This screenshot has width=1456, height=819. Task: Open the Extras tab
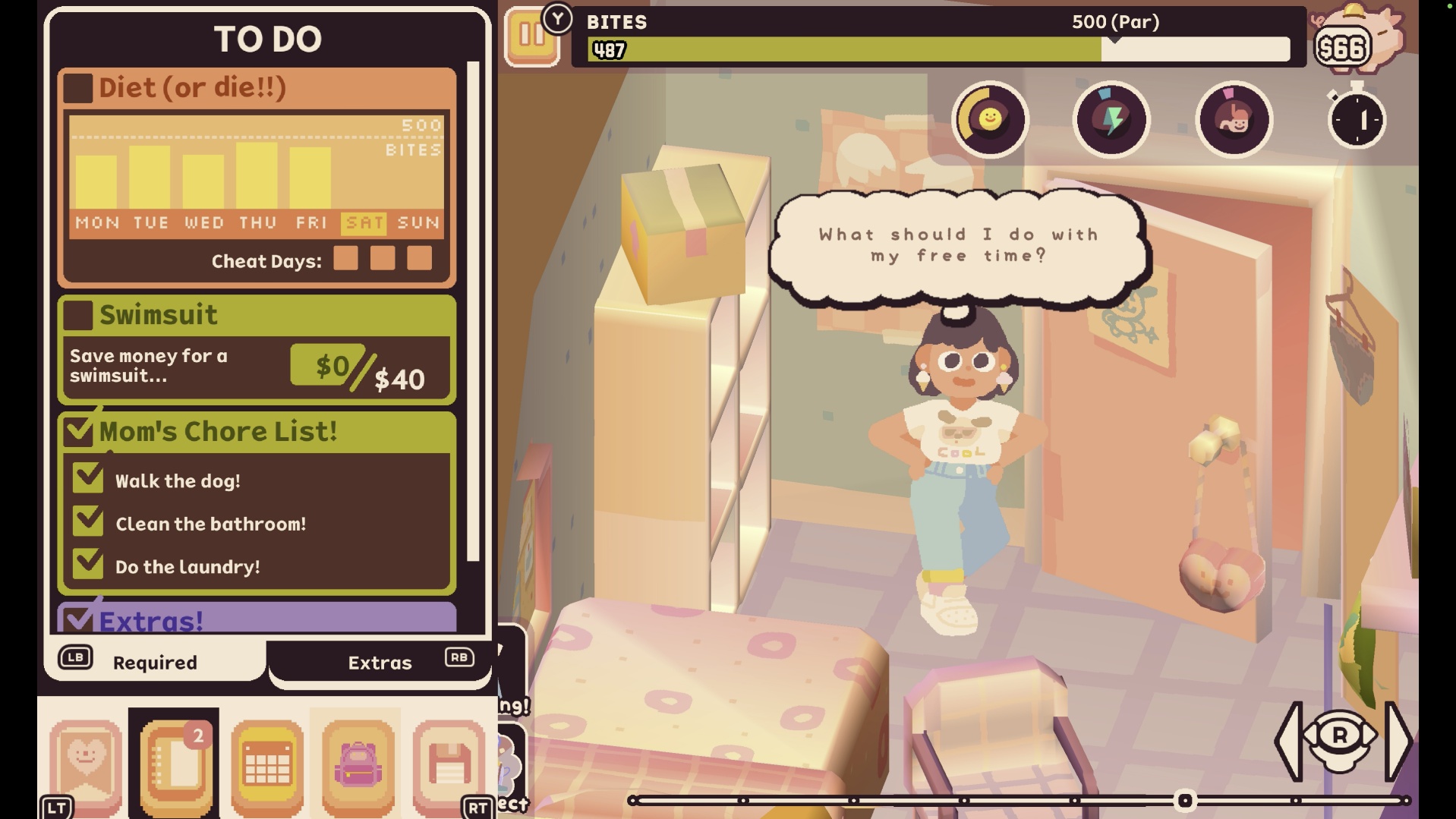click(x=380, y=662)
